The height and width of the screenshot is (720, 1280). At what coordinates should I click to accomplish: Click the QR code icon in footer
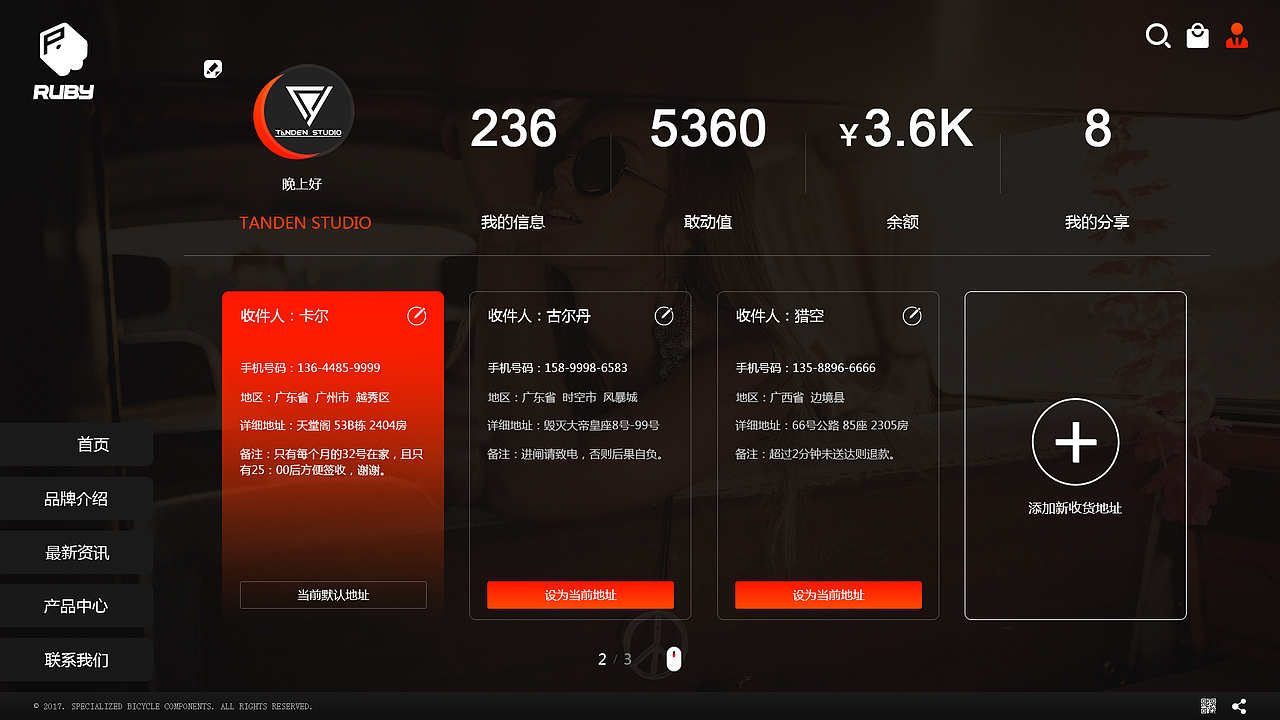click(x=1208, y=705)
